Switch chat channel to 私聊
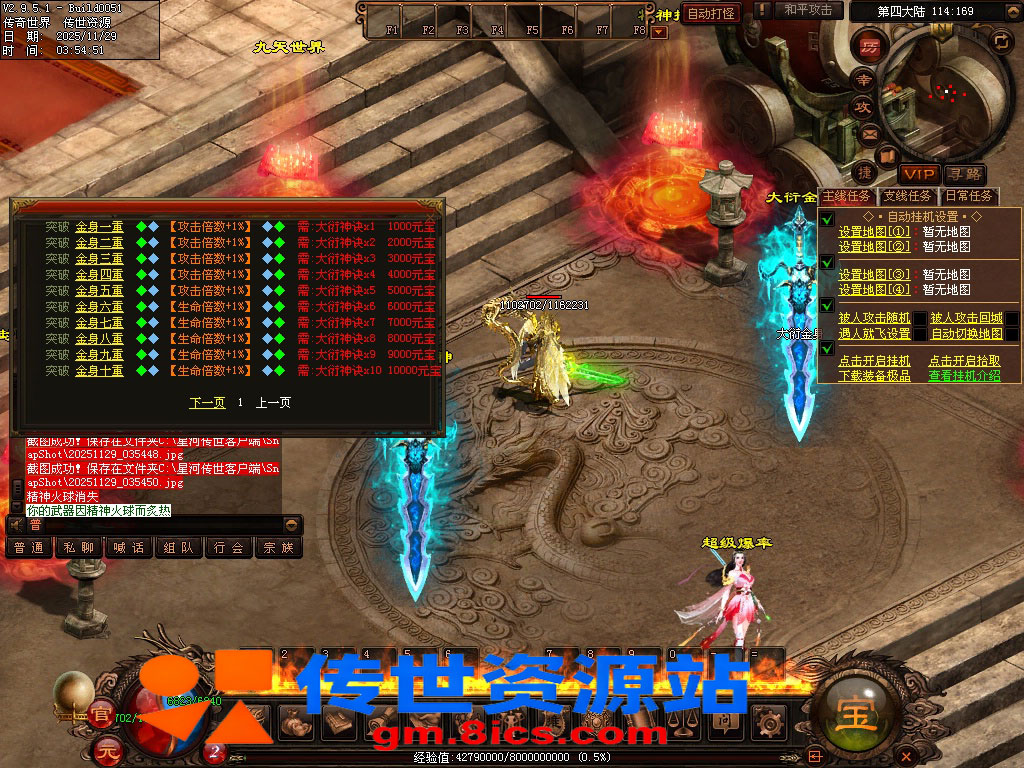Image resolution: width=1024 pixels, height=768 pixels. click(x=80, y=548)
